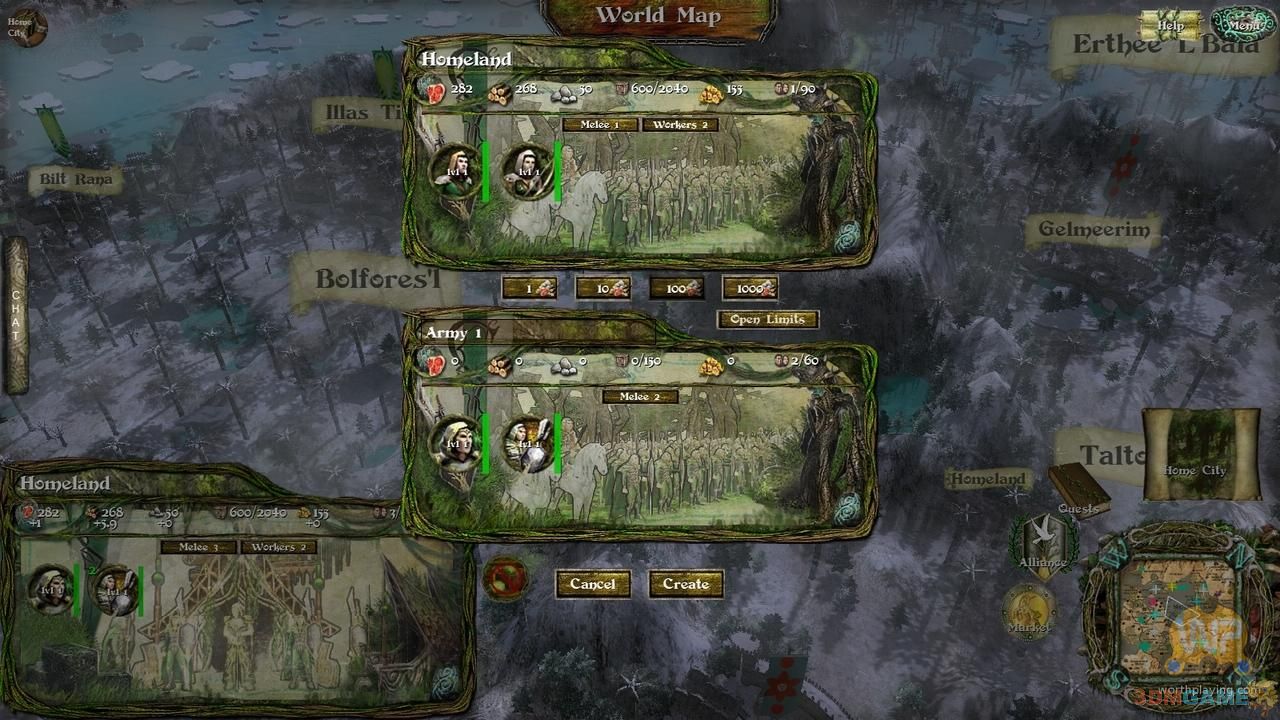Viewport: 1280px width, 720px height.
Task: Open the Quests book
Action: pyautogui.click(x=1078, y=490)
